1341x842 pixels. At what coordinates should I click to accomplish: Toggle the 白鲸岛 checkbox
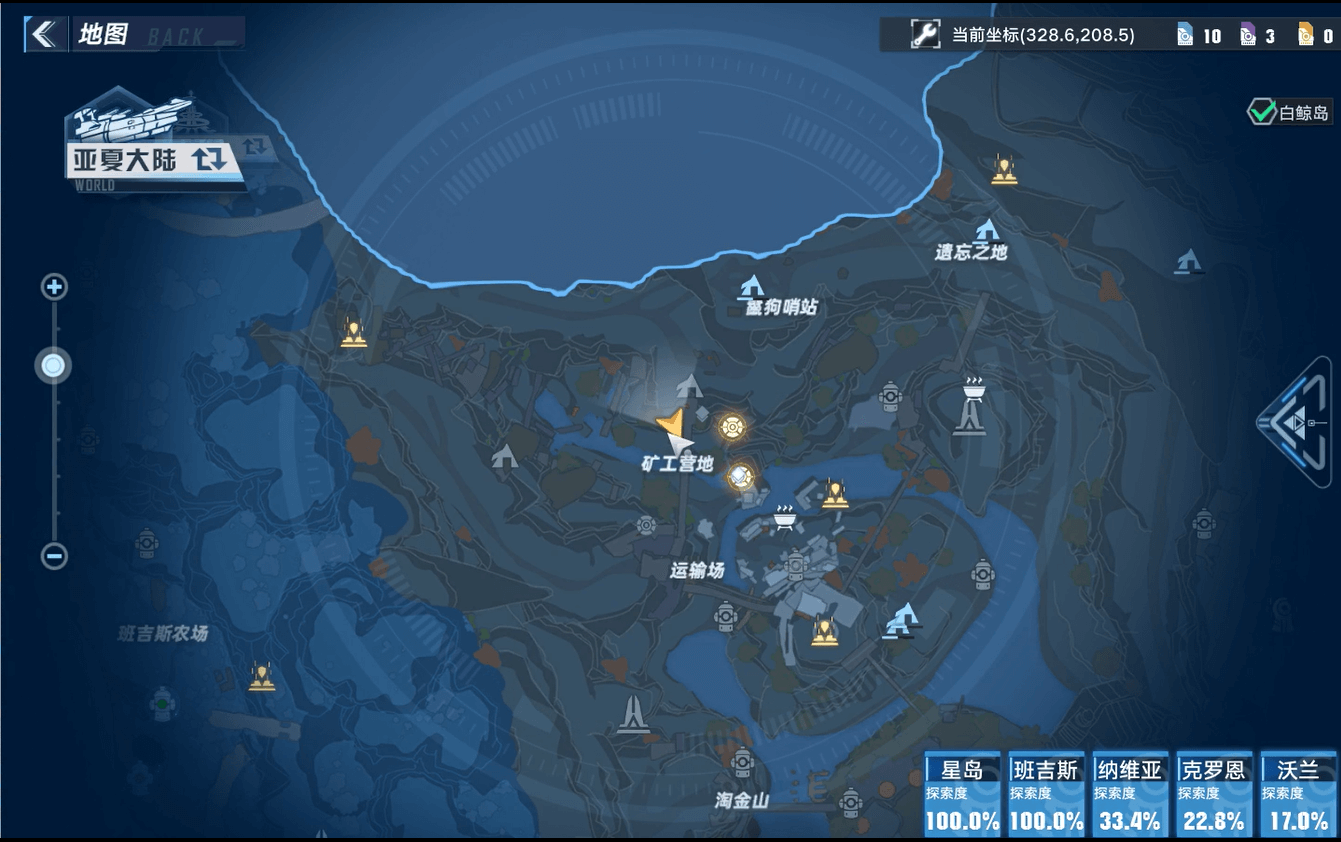(x=1260, y=112)
